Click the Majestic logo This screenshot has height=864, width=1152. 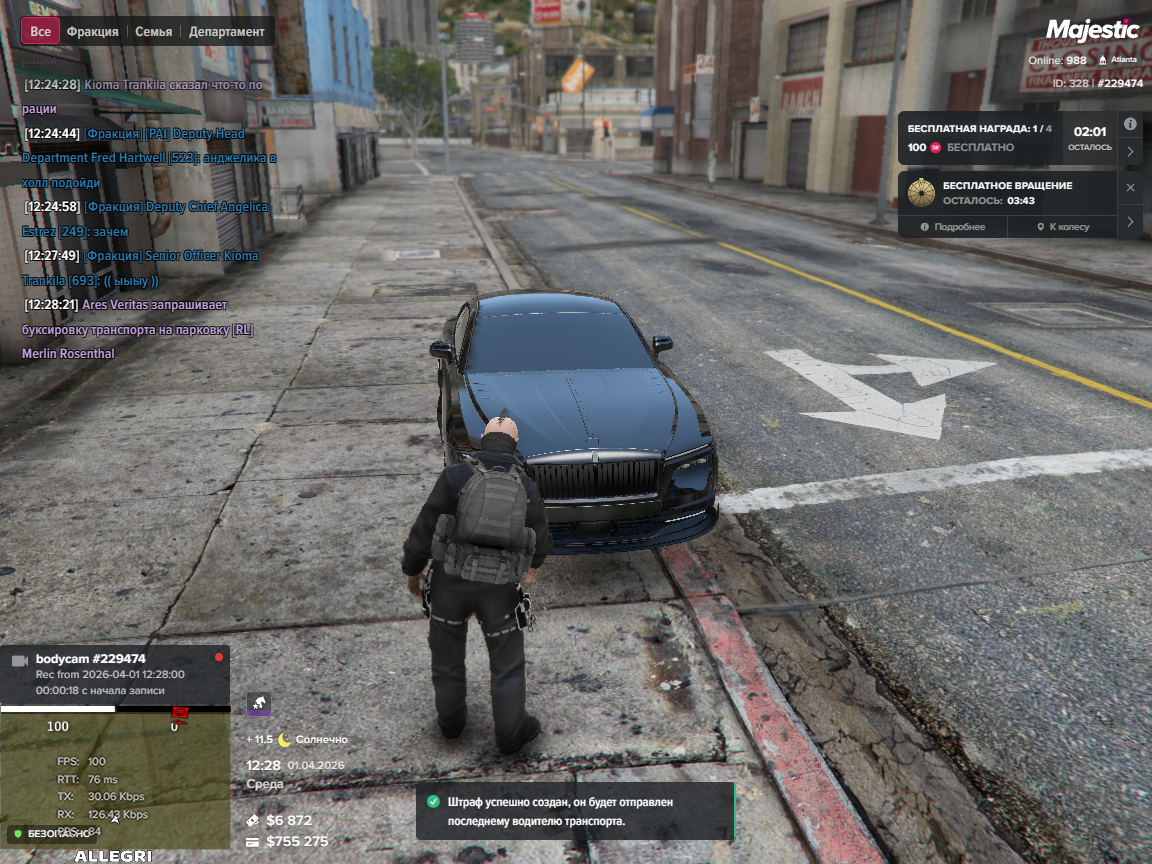coord(1092,30)
